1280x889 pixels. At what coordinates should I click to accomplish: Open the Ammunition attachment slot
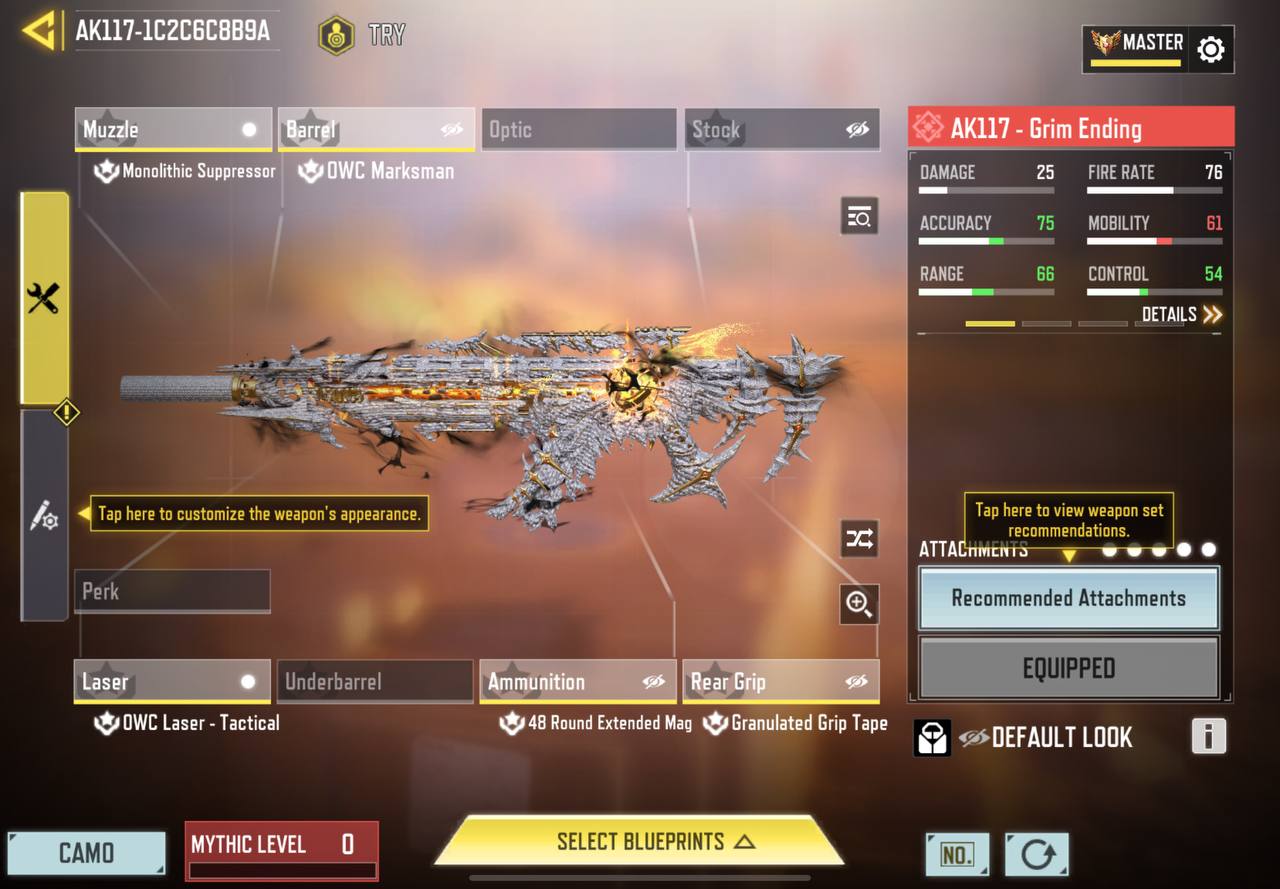pos(578,682)
